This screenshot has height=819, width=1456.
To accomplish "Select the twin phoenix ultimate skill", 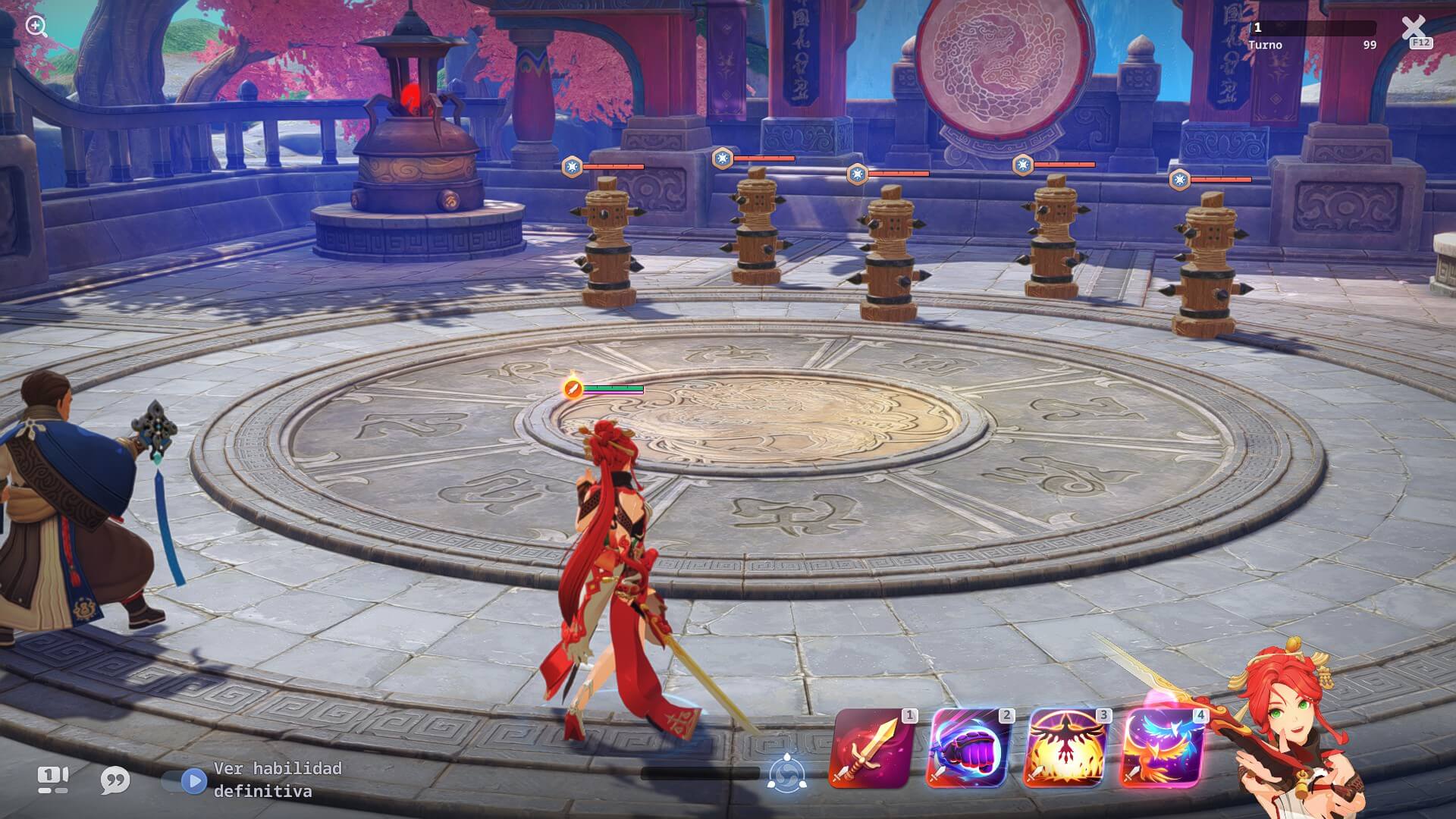I will (1161, 749).
